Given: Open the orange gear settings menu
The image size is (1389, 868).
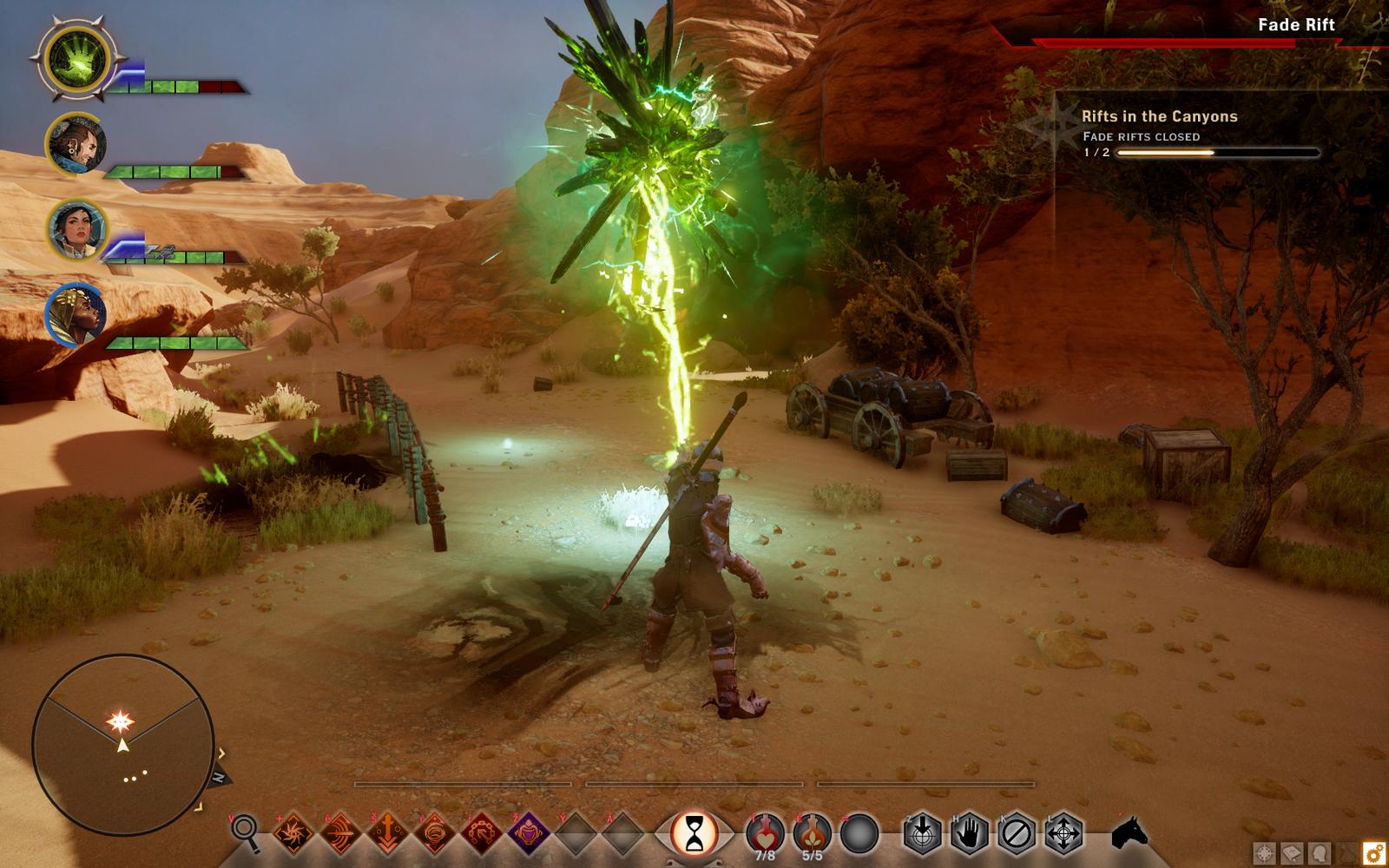Looking at the screenshot, I should [x=1373, y=852].
